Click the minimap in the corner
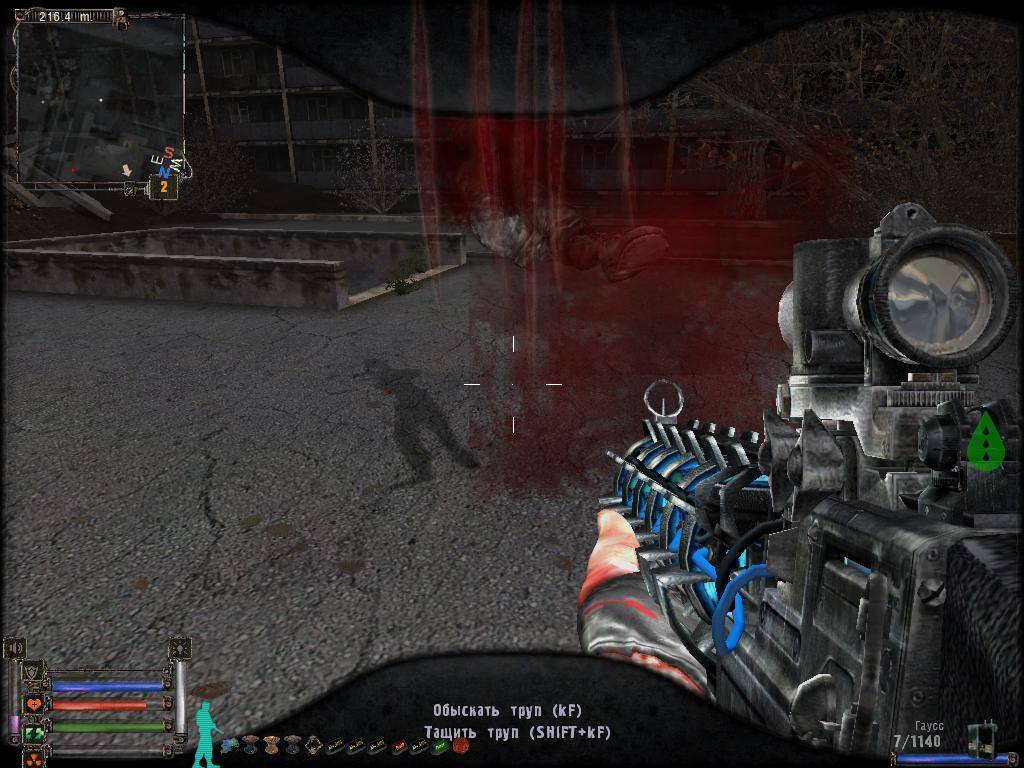The image size is (1024, 768). 100,98
